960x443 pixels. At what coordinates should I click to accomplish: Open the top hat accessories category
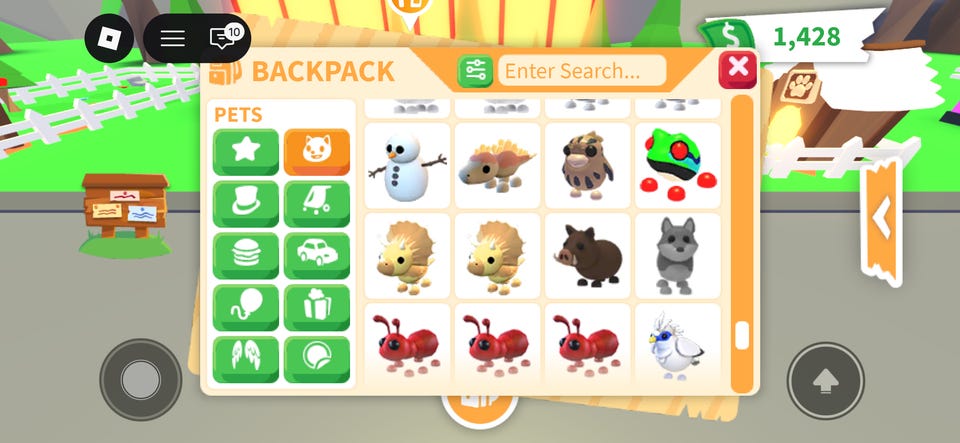coord(245,204)
